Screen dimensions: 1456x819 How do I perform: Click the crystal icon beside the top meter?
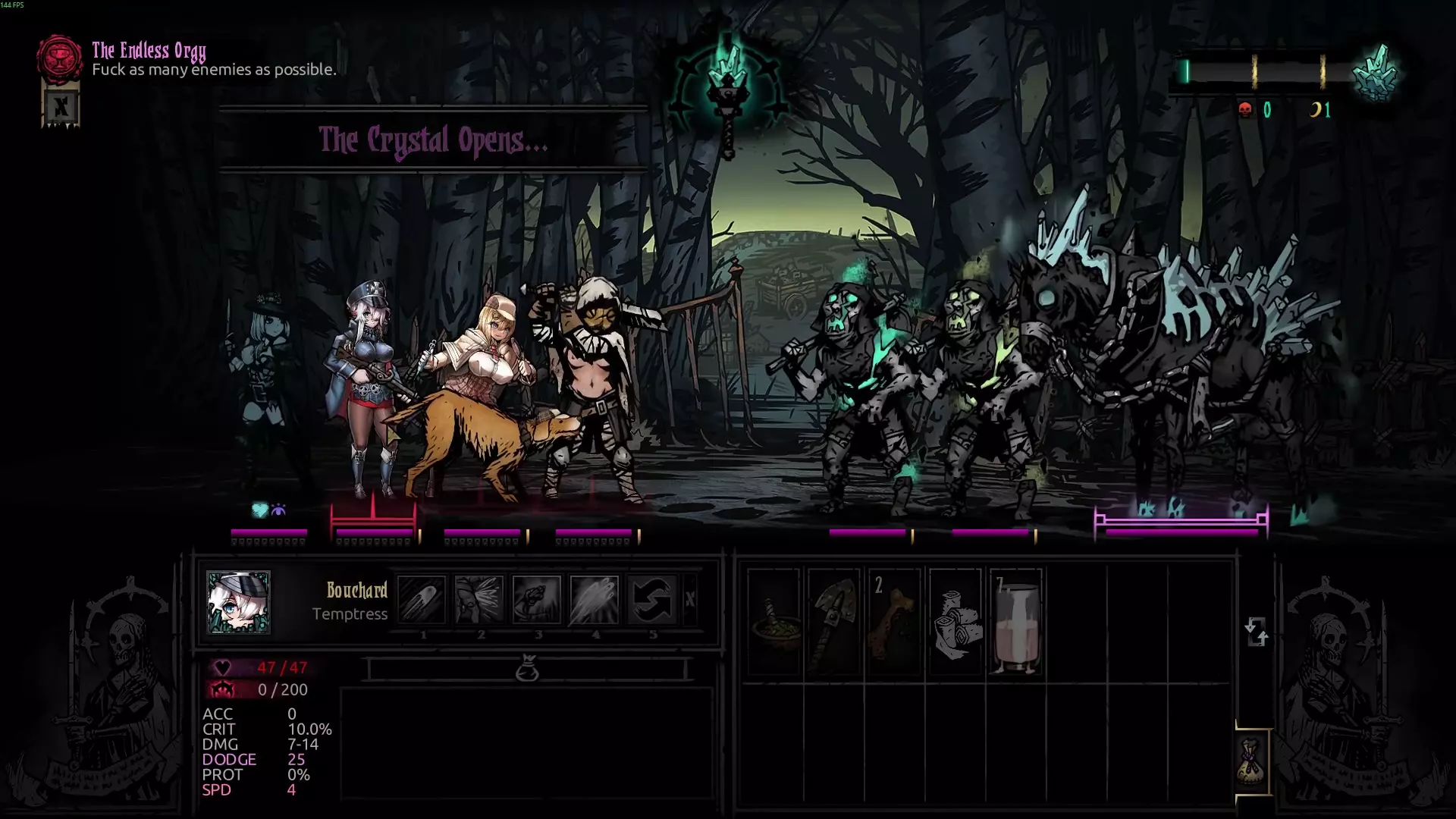tap(1377, 74)
